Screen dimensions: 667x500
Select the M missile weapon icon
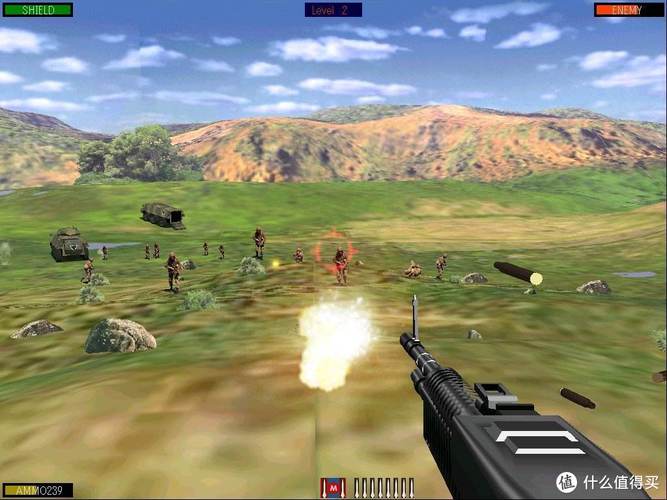point(332,488)
